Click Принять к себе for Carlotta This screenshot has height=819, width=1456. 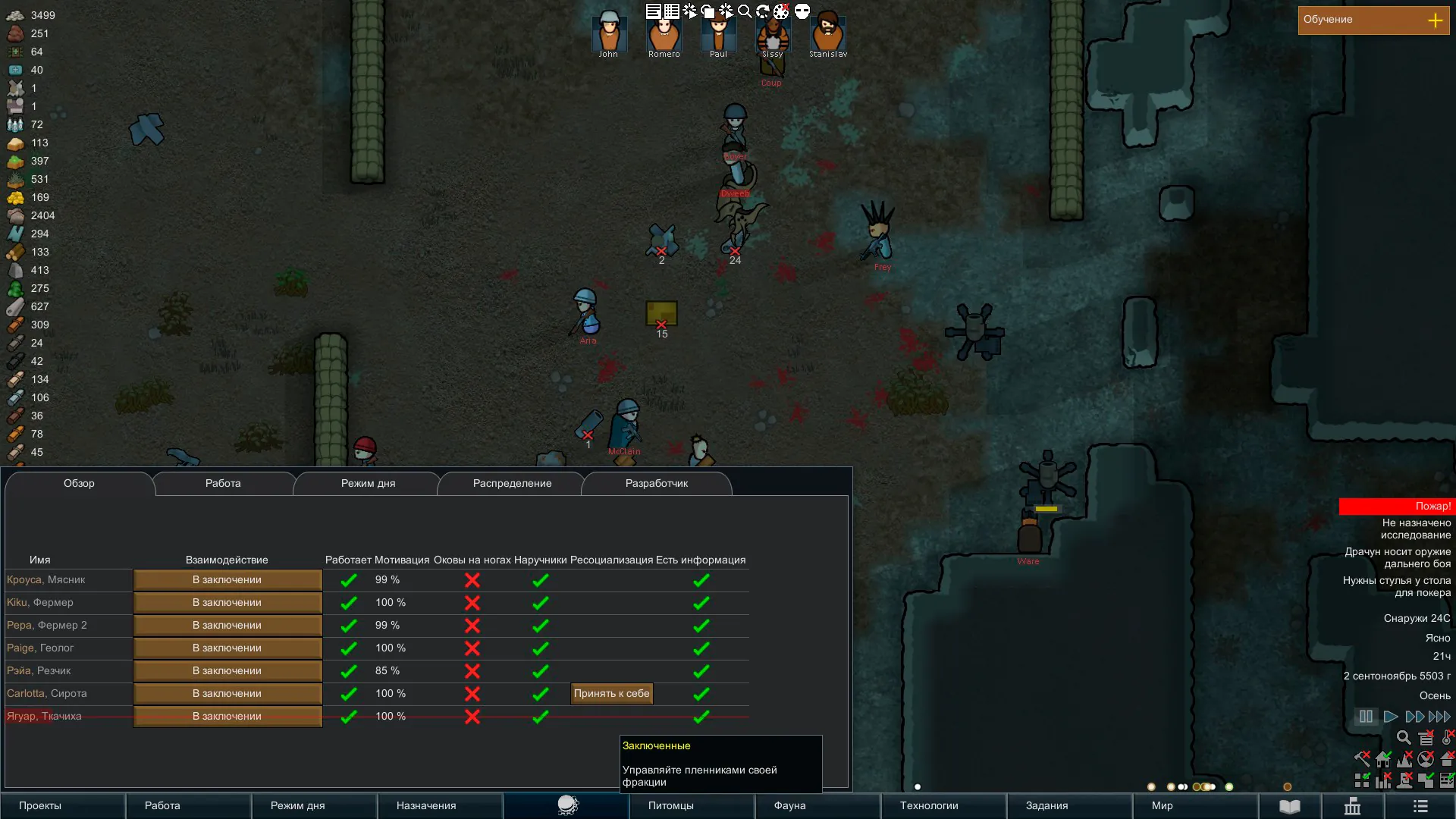tap(611, 694)
